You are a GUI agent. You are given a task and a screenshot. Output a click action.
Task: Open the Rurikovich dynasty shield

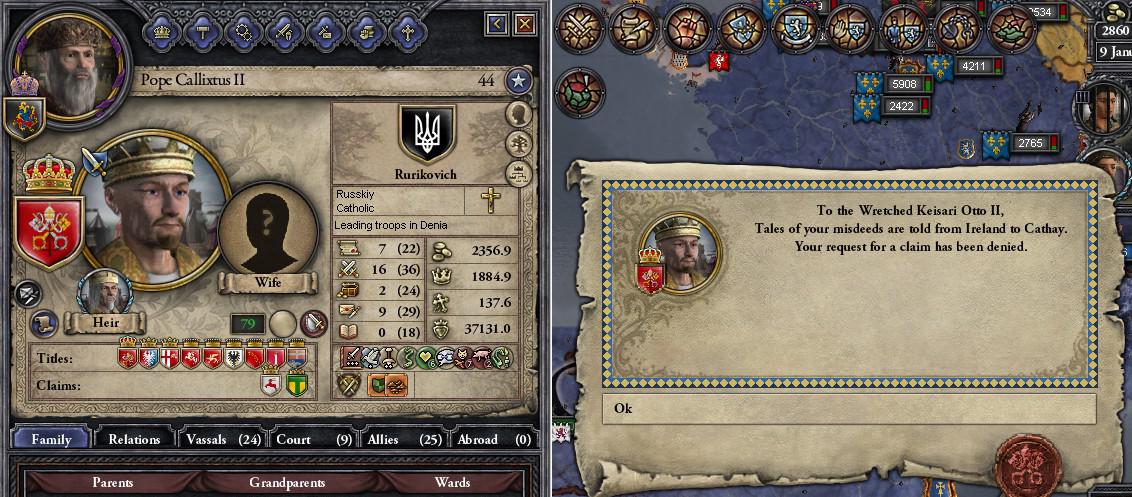pos(427,134)
